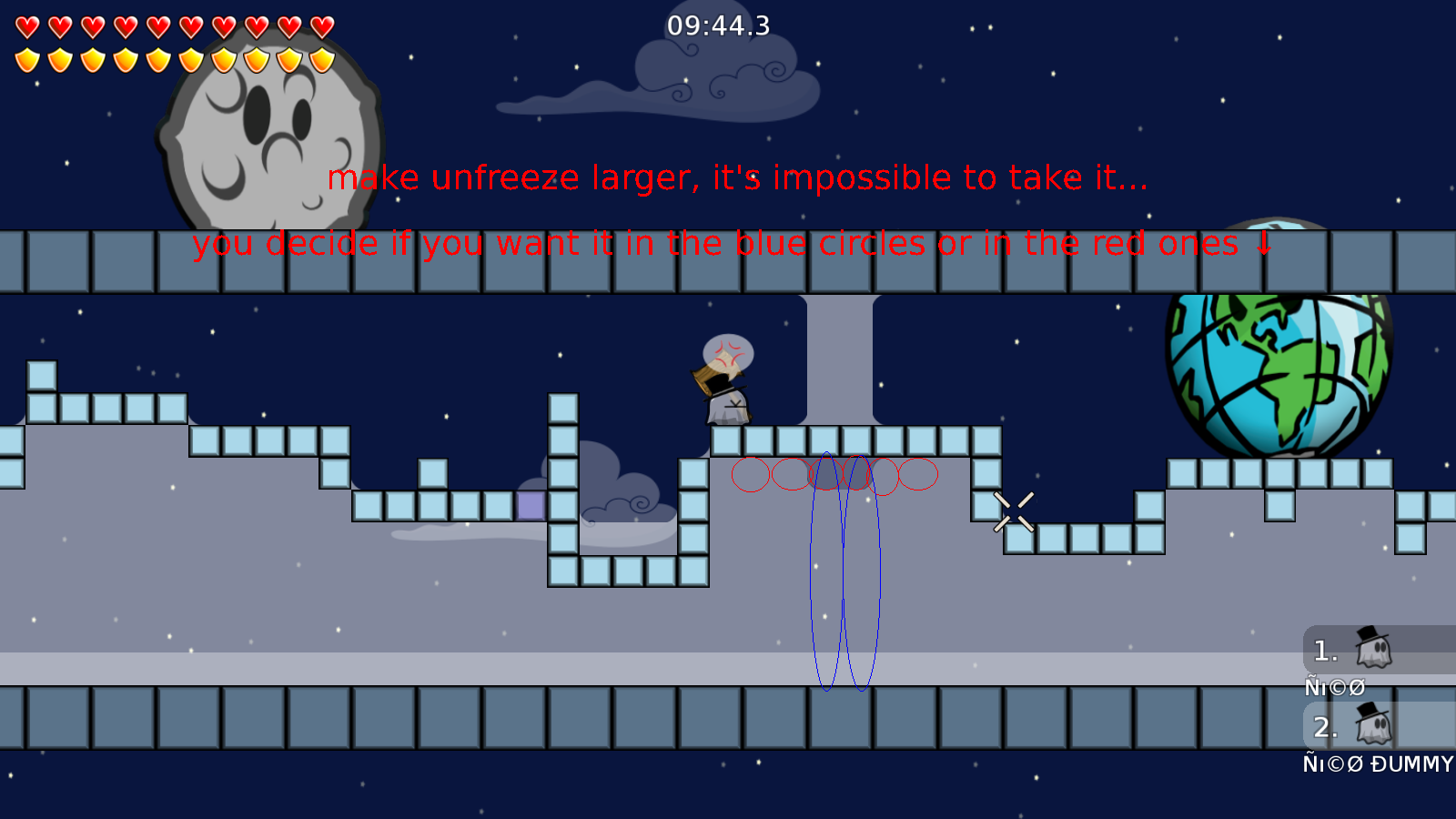
Task: Click the ghost icon next to rank 1
Action: (x=1372, y=652)
